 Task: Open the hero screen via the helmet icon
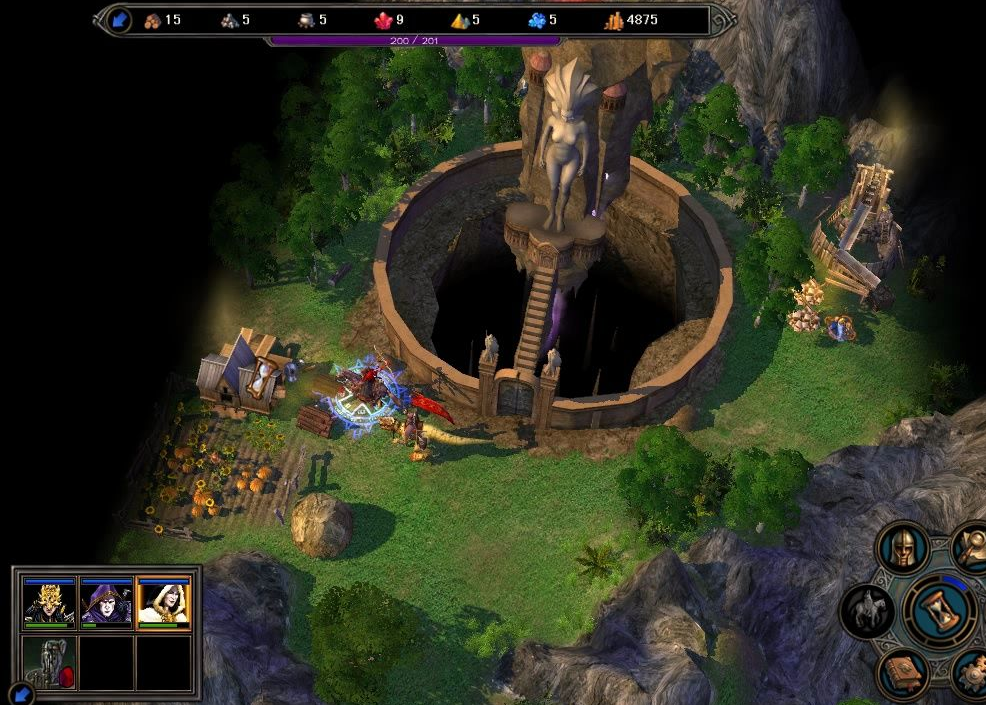pos(903,548)
